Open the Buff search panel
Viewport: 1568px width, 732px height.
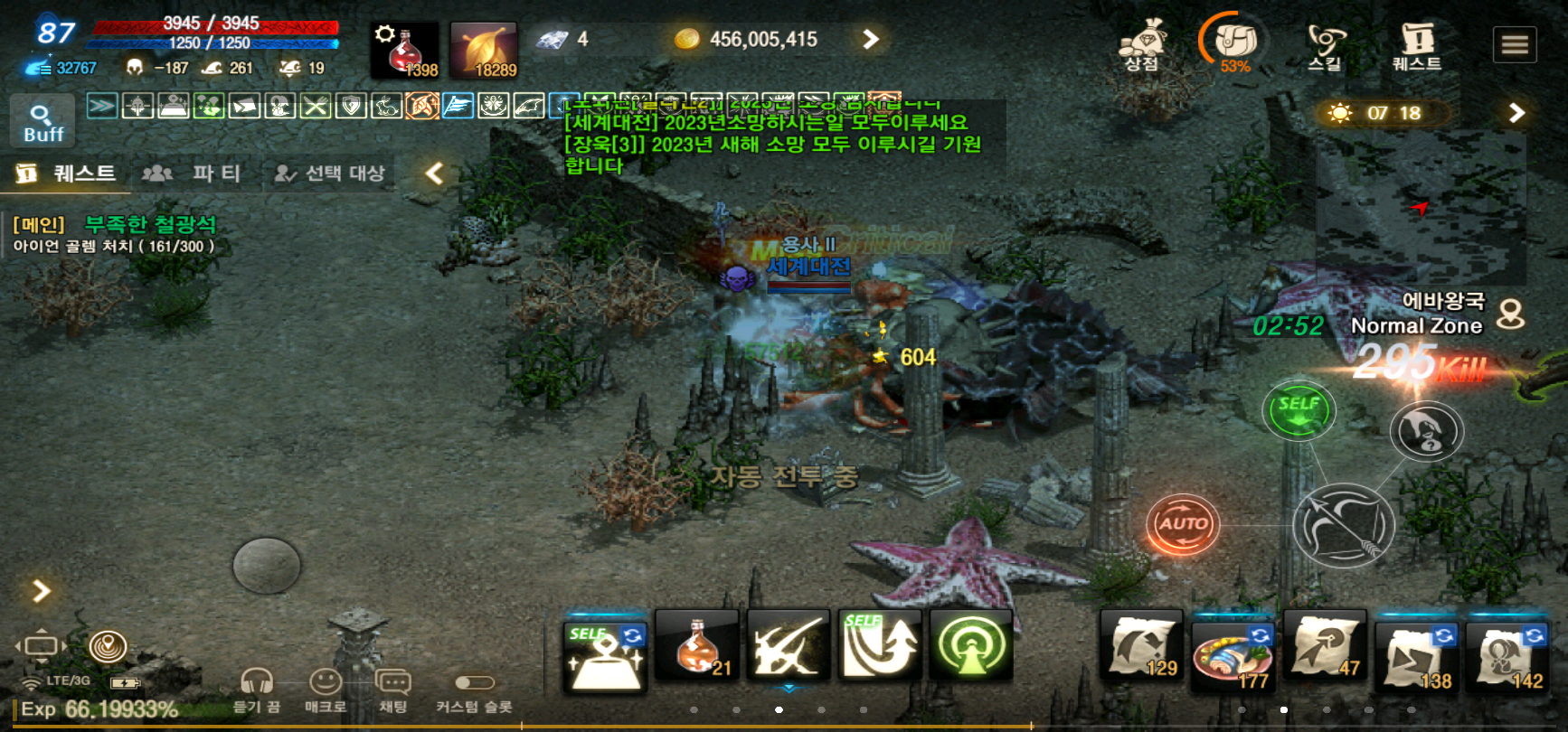[x=43, y=122]
